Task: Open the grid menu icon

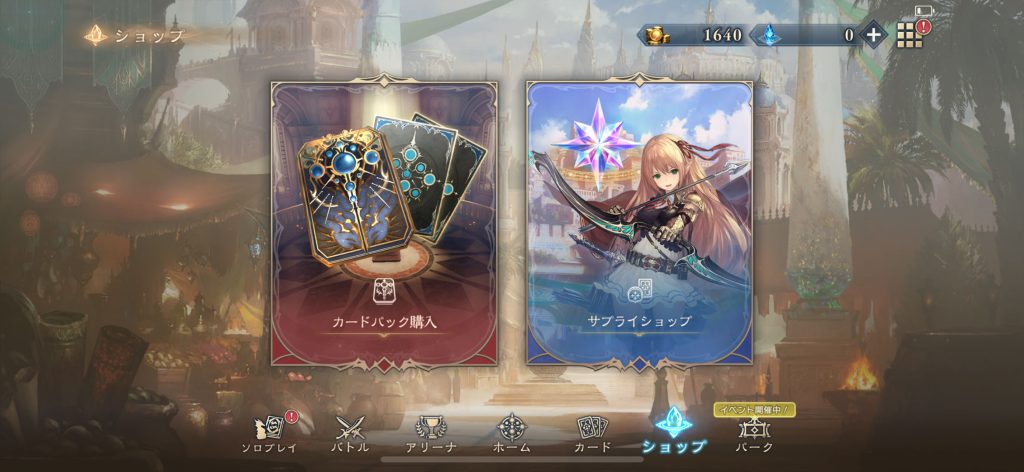Action: tap(907, 36)
